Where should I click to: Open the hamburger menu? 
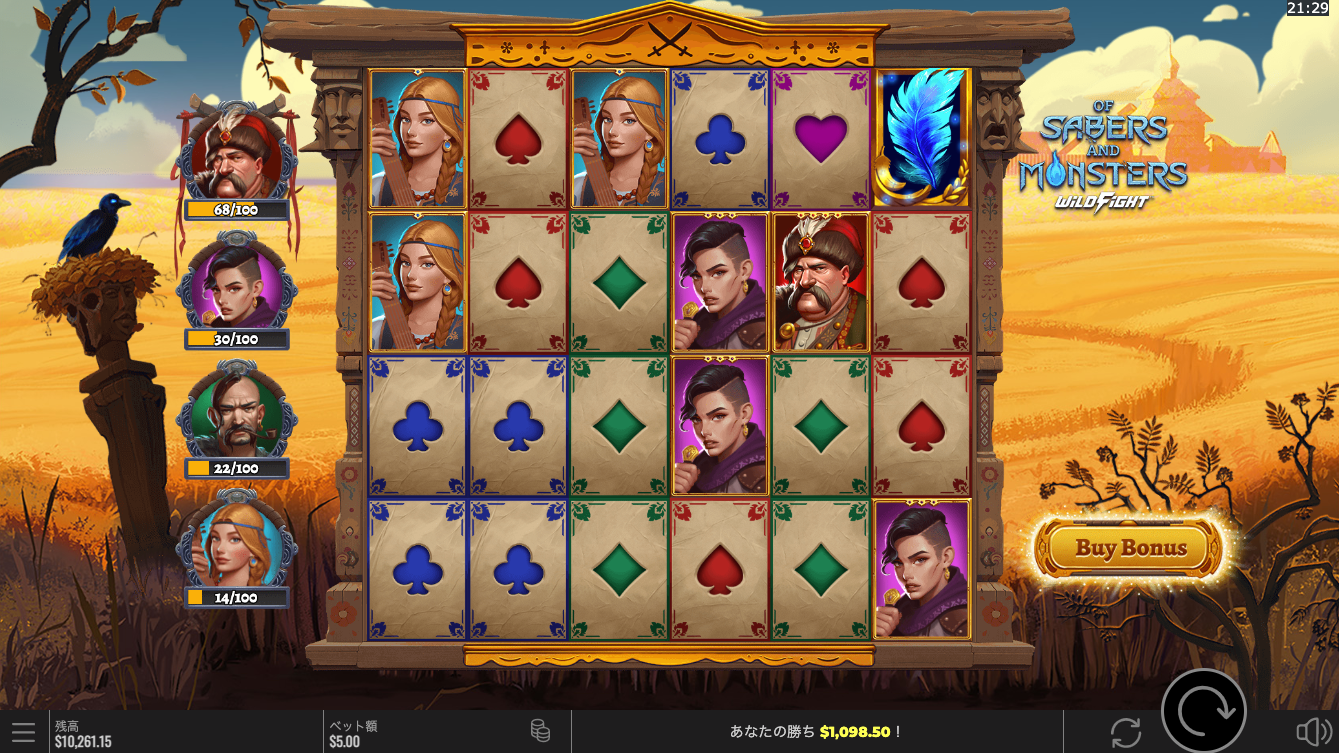point(23,732)
